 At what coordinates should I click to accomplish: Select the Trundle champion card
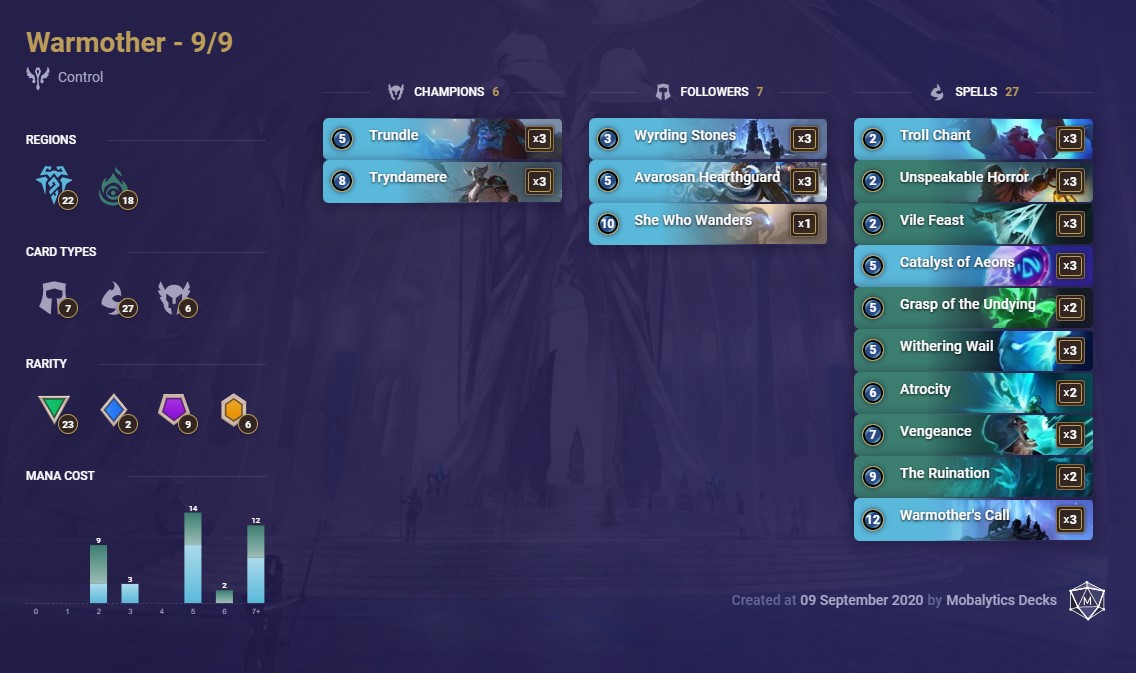click(441, 138)
